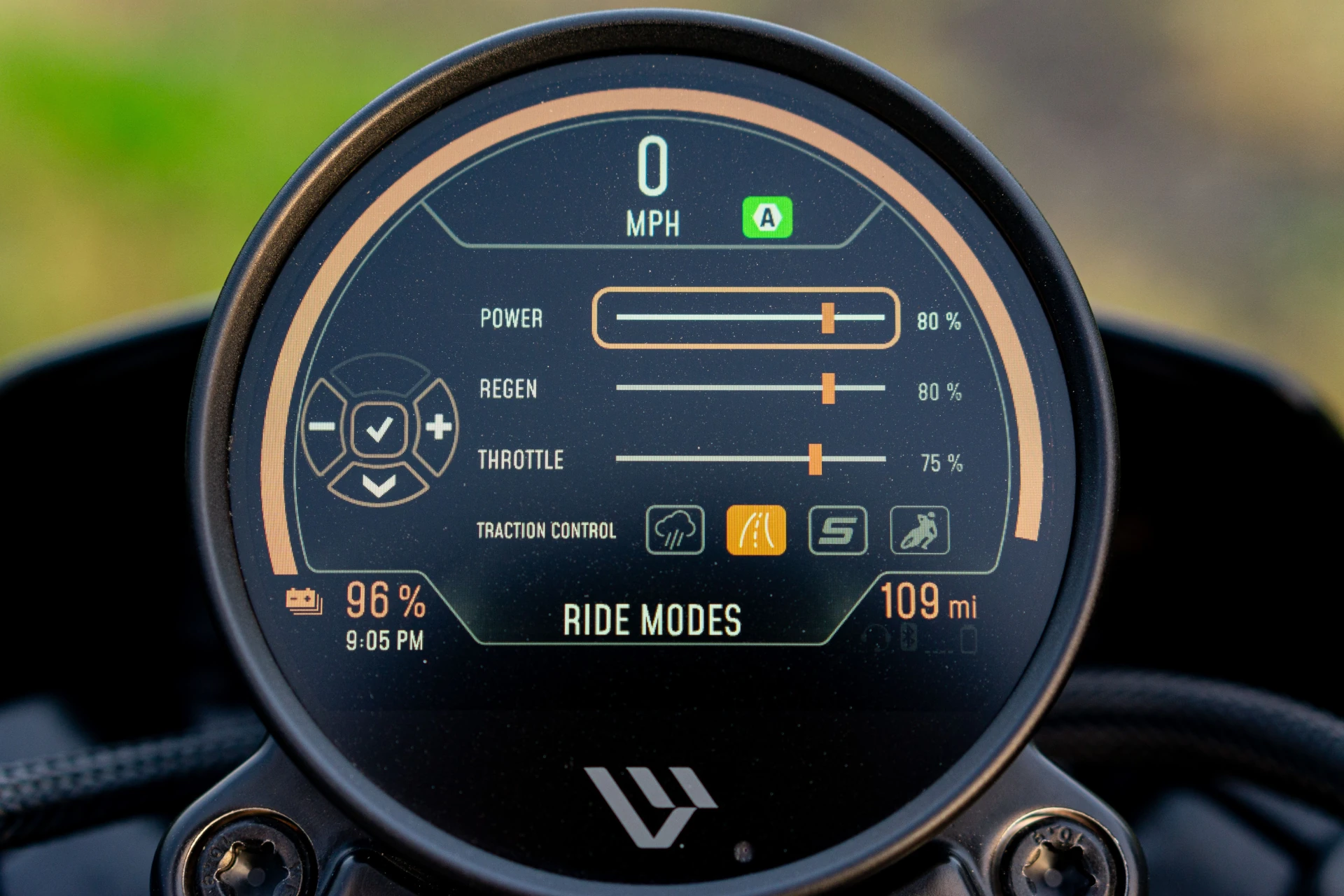Viewport: 1344px width, 896px height.
Task: Activate the track rider traction mode
Action: coord(919,530)
